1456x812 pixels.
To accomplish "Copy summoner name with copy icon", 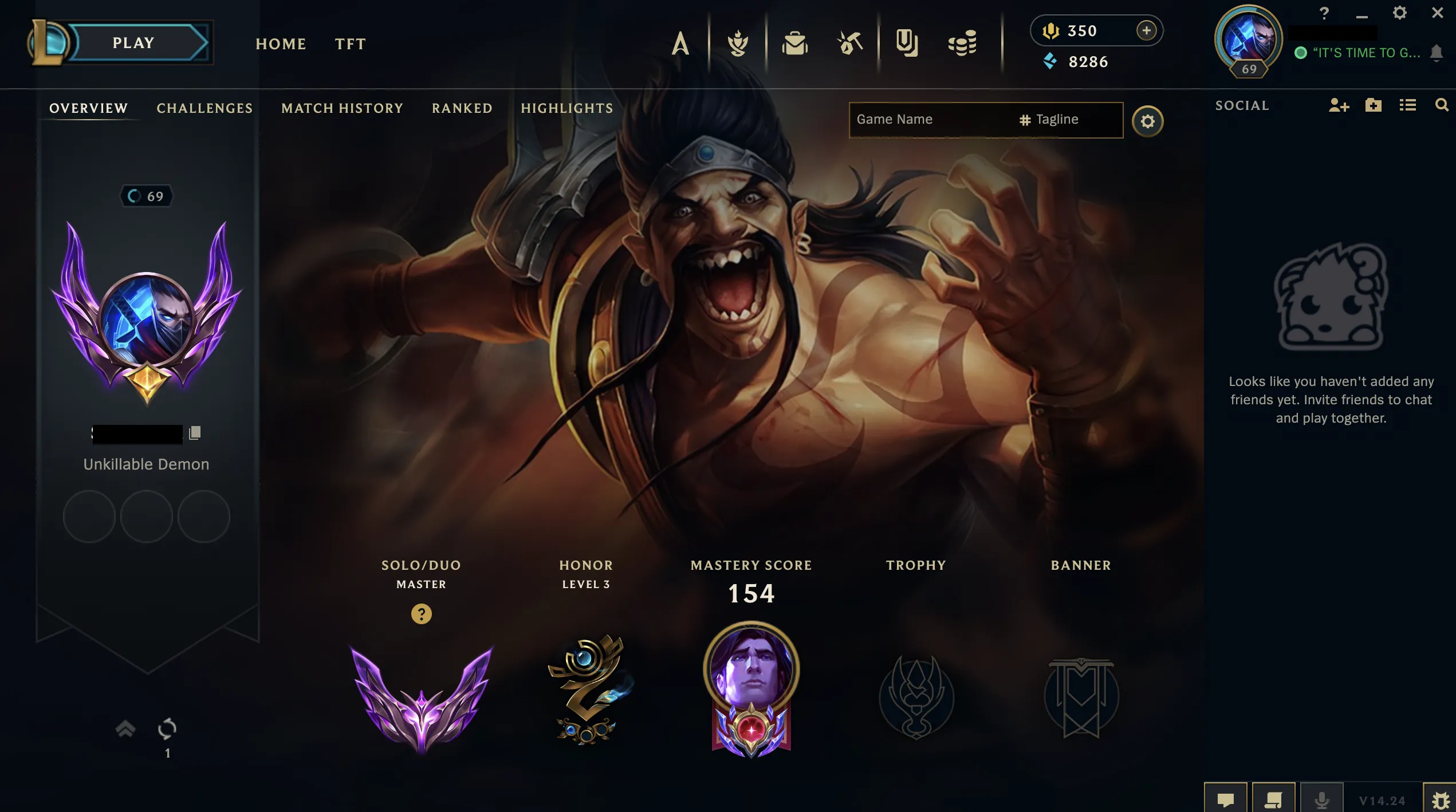I will tap(195, 432).
